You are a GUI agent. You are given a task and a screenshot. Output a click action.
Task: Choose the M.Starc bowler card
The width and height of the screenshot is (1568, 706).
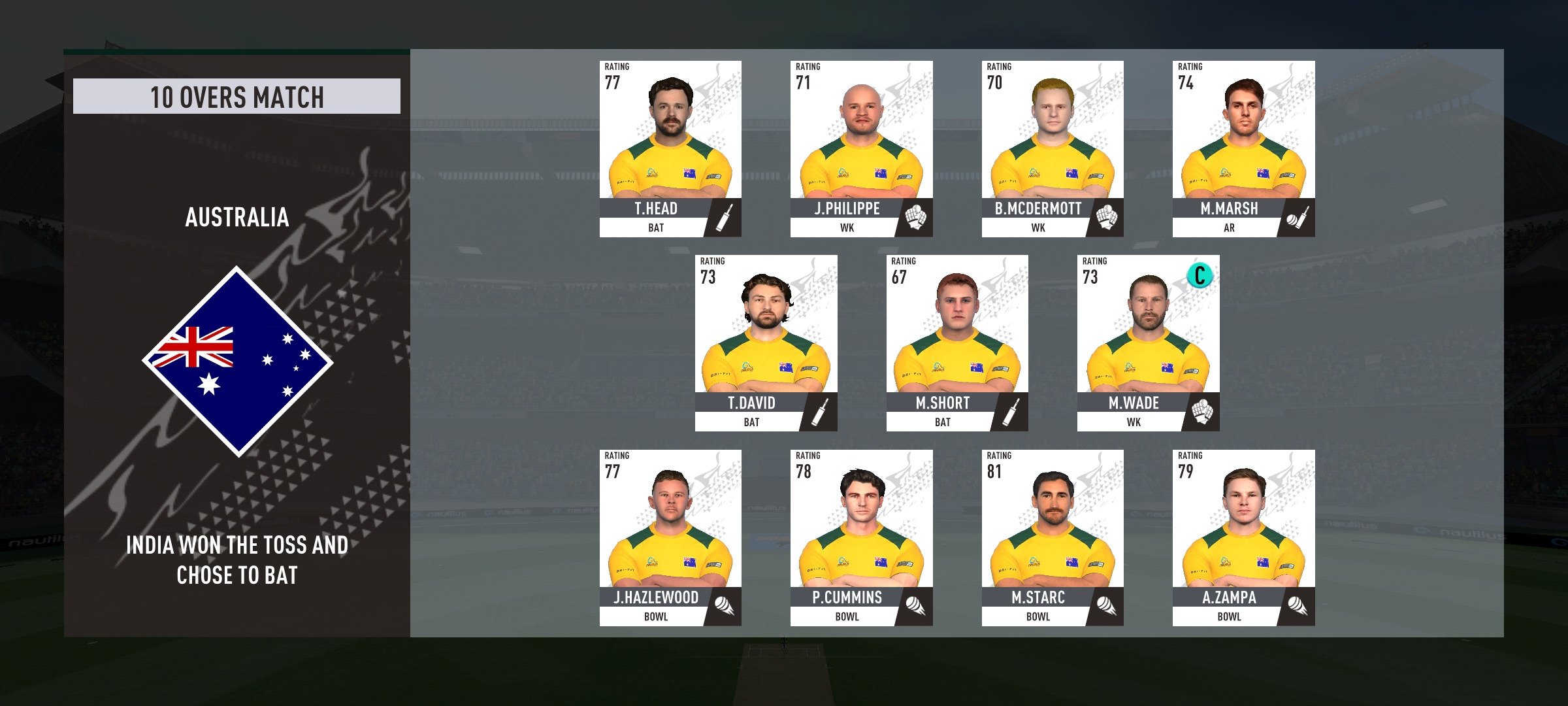click(x=1052, y=537)
